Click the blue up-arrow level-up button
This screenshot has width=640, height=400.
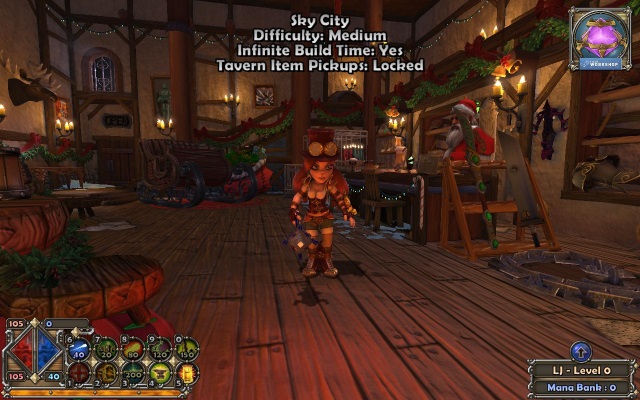pos(582,351)
